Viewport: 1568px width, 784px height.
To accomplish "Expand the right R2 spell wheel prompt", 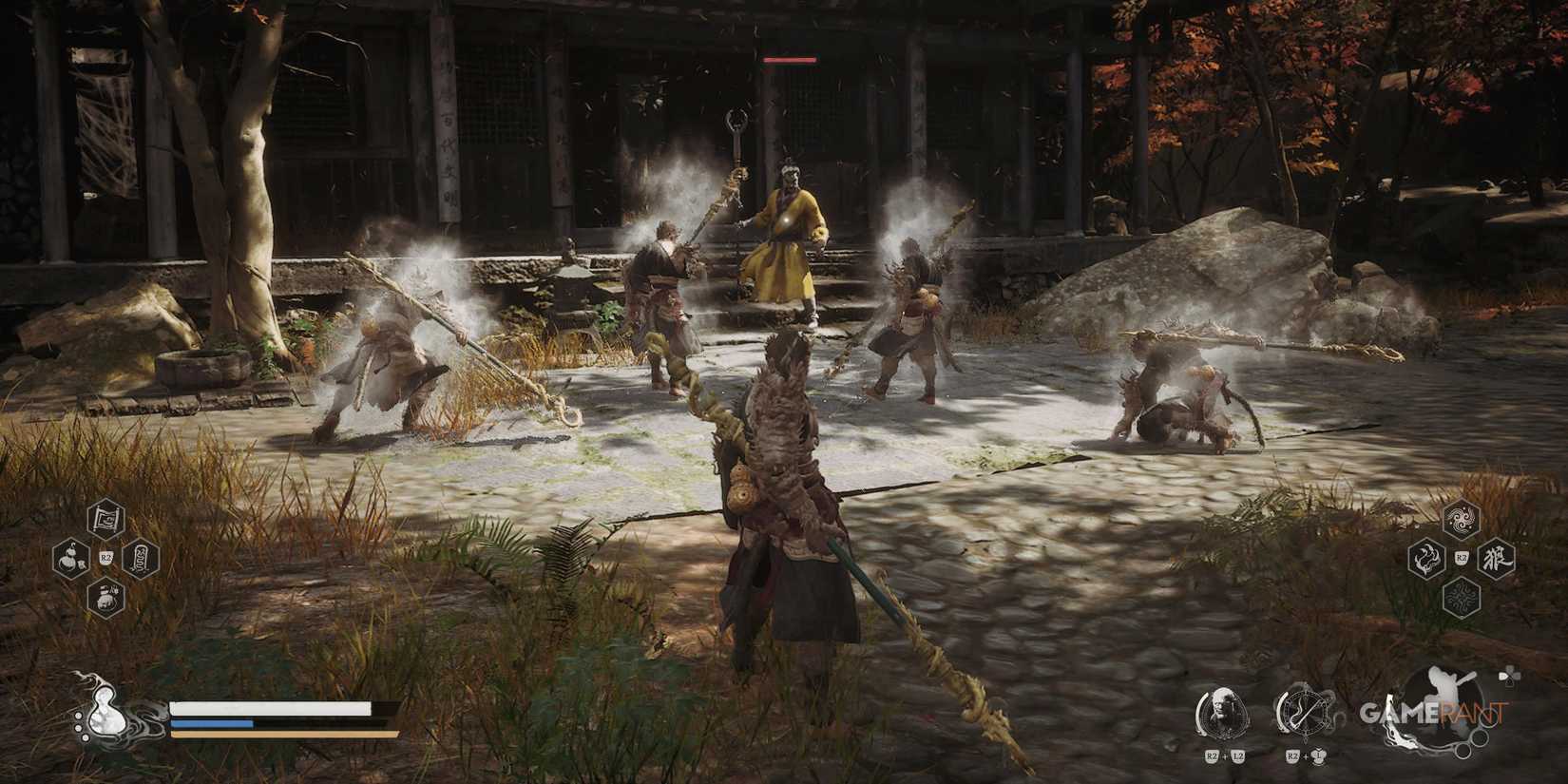I will coord(1462,558).
